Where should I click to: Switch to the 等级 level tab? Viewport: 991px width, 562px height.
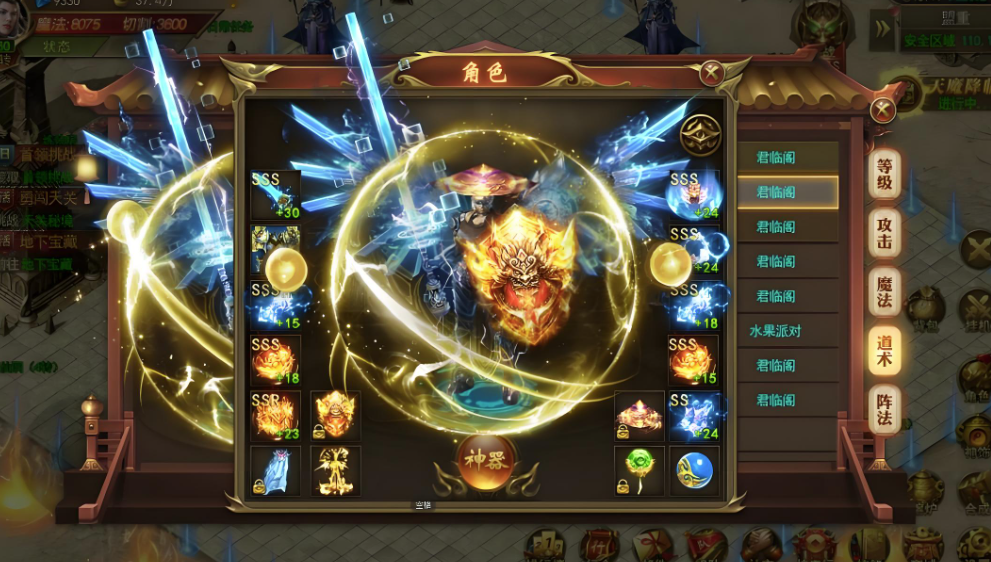pyautogui.click(x=884, y=176)
